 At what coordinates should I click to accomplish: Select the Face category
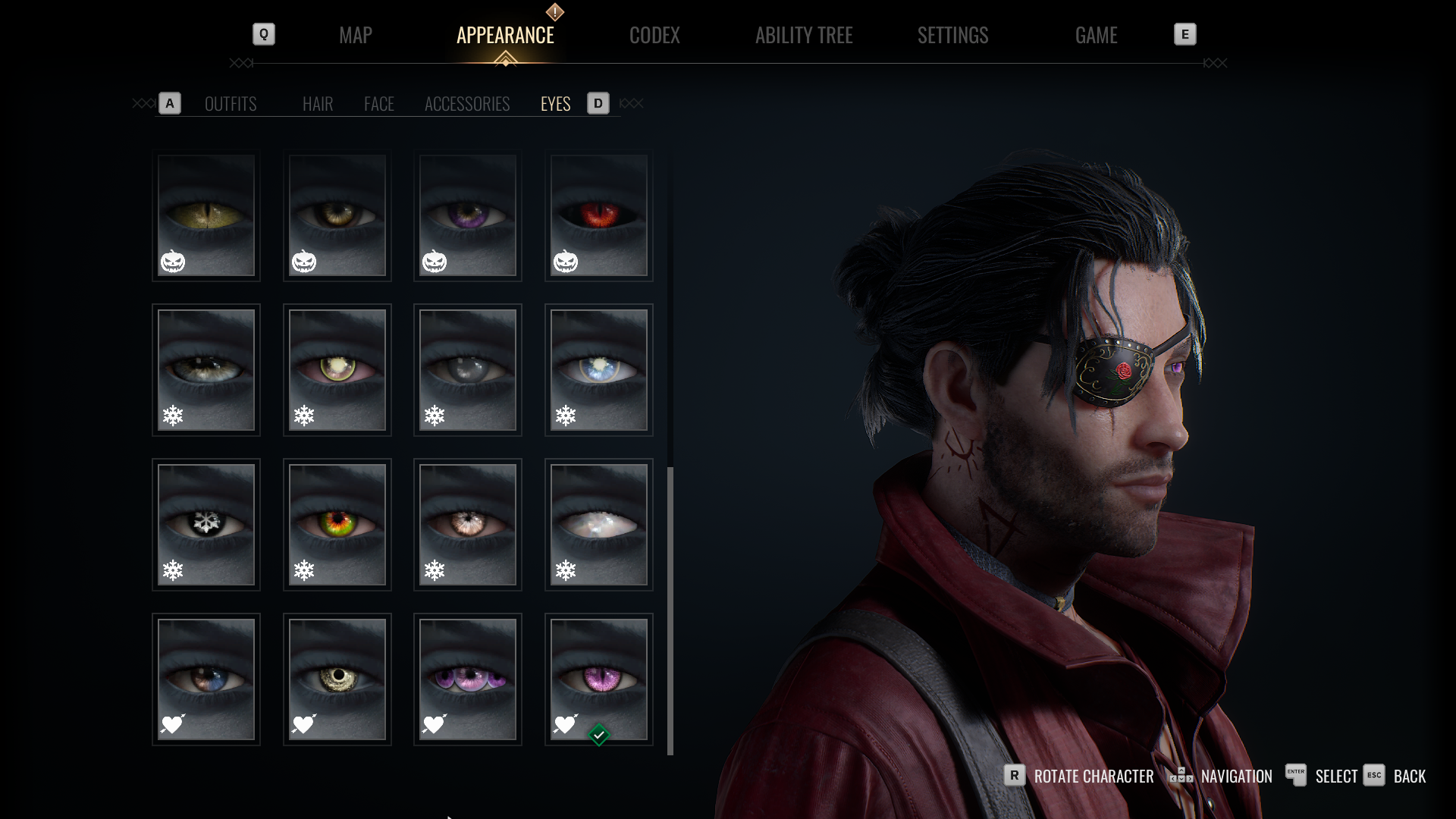(x=379, y=104)
